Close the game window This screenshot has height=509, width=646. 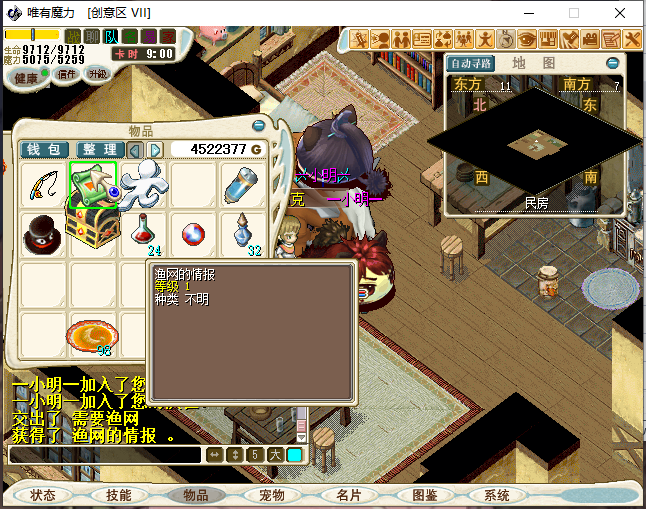click(622, 13)
